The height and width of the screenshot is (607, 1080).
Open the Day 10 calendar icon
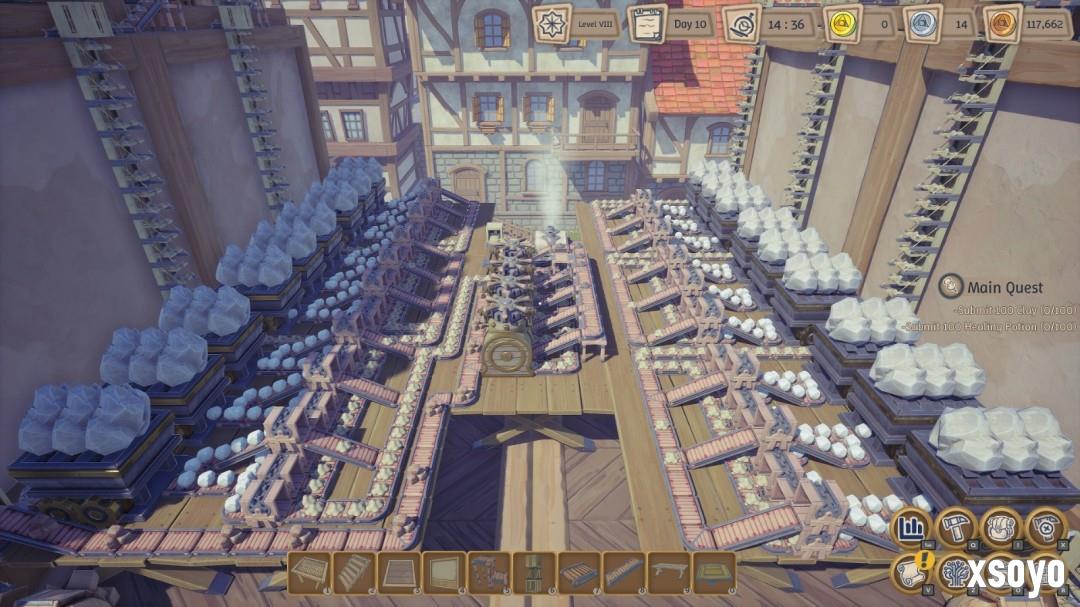(647, 23)
